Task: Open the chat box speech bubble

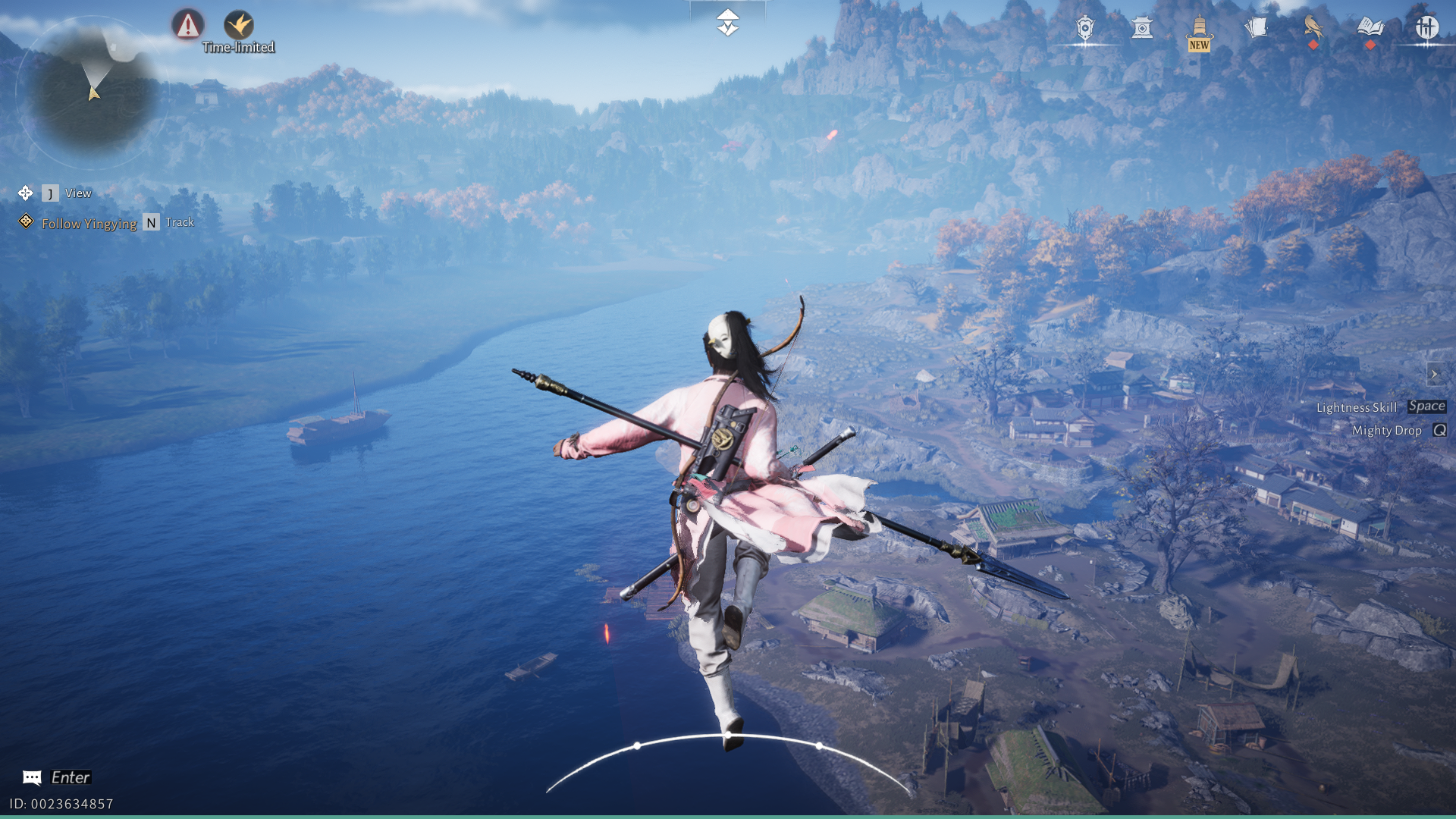Action: tap(32, 777)
